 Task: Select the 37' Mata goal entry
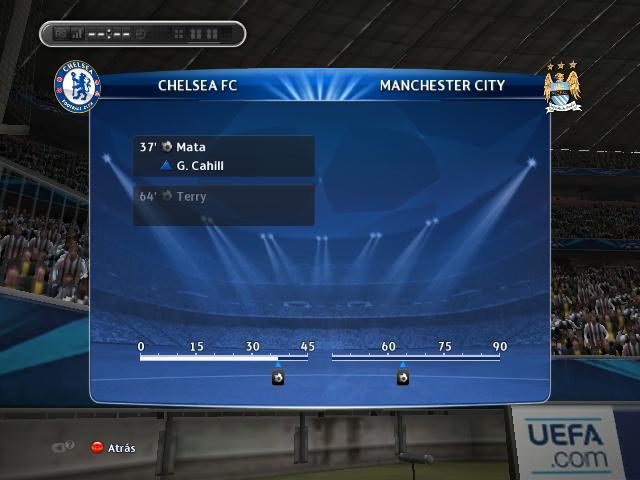coord(223,147)
